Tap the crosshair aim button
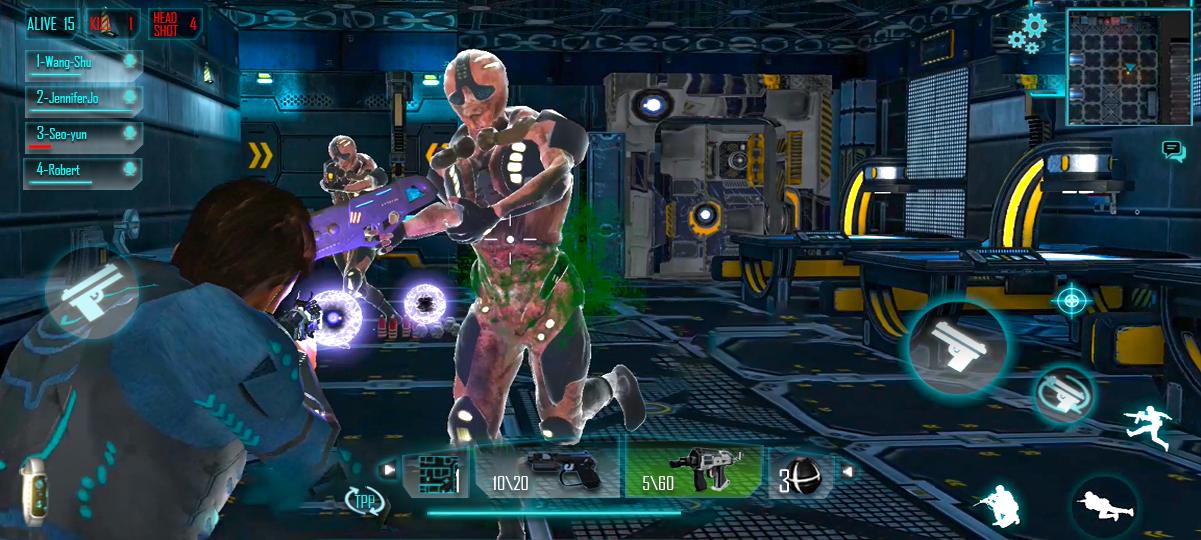Screen dimensions: 1201x540 point(1070,299)
